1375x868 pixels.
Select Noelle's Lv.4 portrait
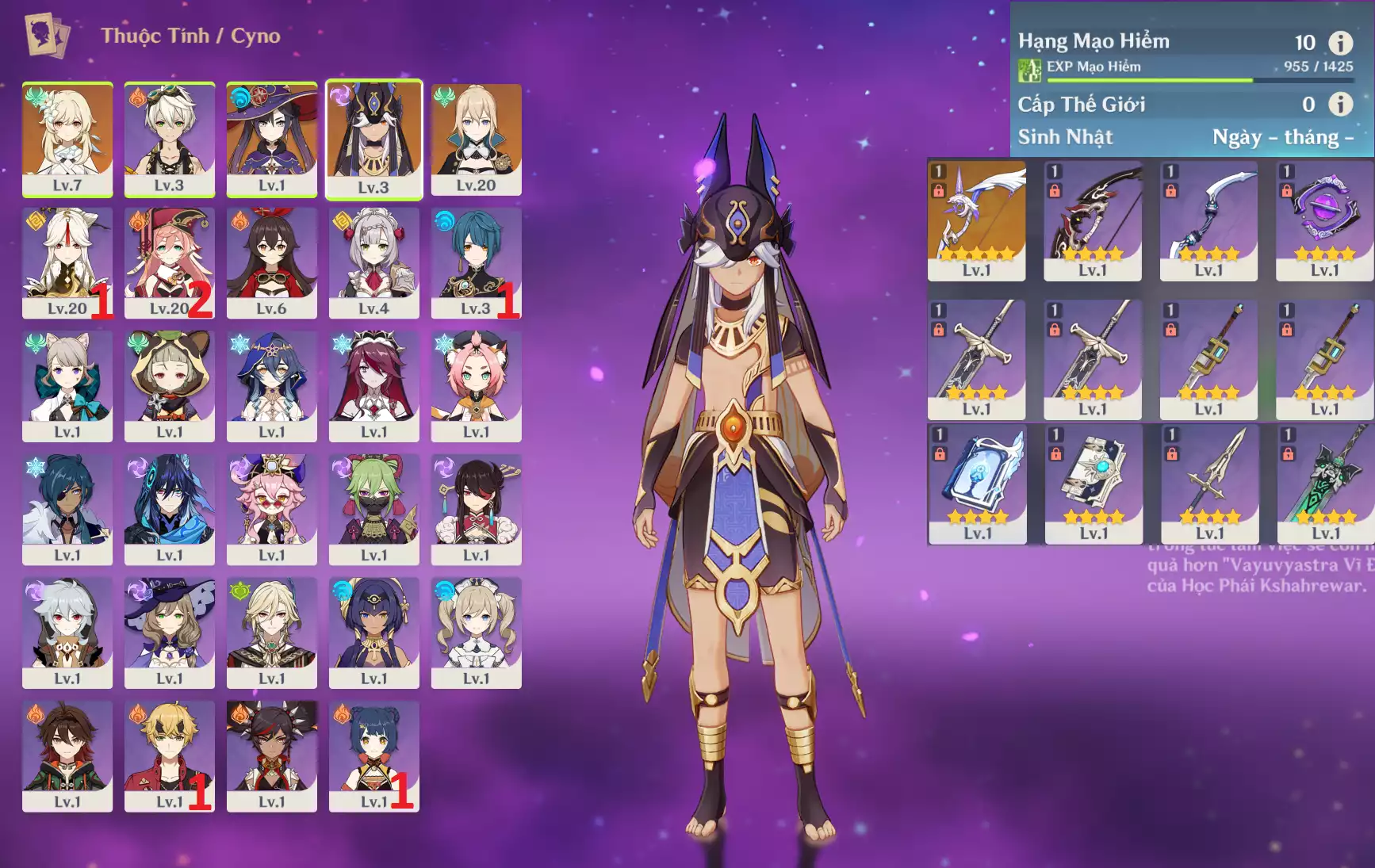(373, 262)
